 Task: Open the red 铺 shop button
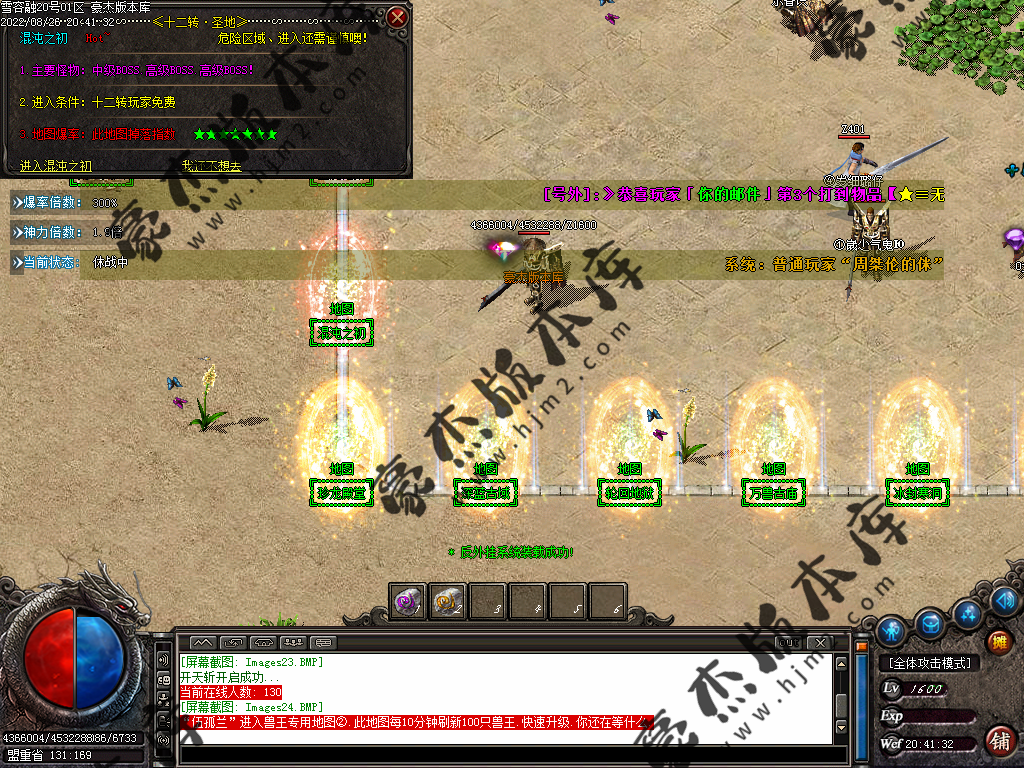point(998,741)
